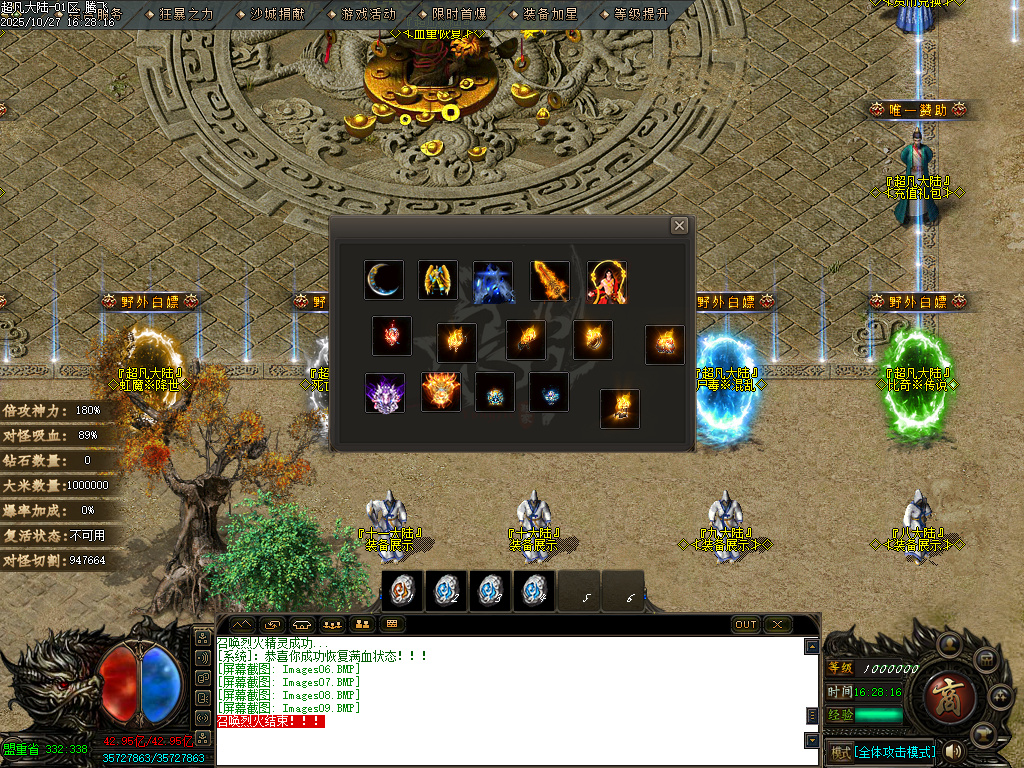Screen dimensions: 1024x768
Task: Select the fiery orange demon mask slot
Action: [441, 391]
